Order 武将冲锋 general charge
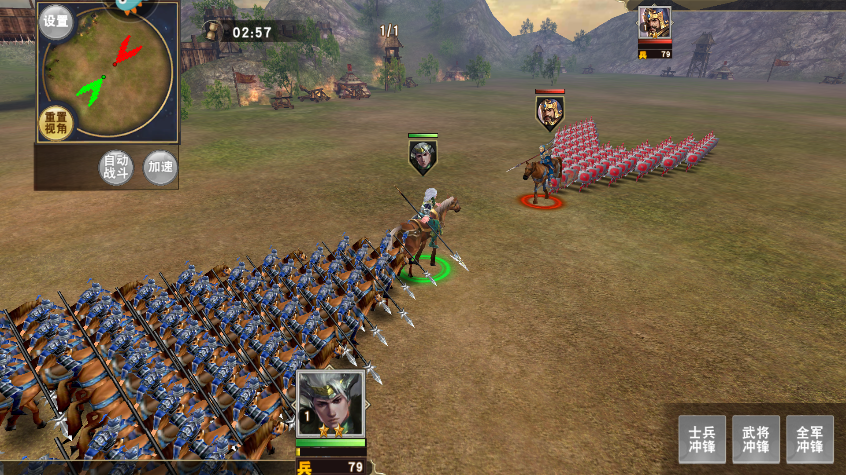Viewport: 846px width, 475px height. [x=756, y=439]
